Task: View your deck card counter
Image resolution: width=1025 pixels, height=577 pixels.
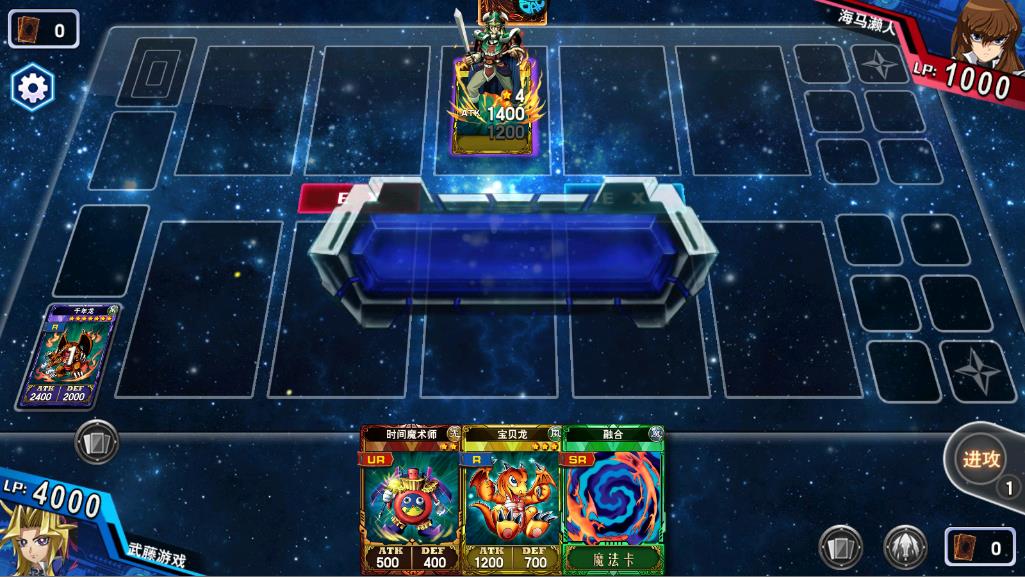Action: (981, 547)
